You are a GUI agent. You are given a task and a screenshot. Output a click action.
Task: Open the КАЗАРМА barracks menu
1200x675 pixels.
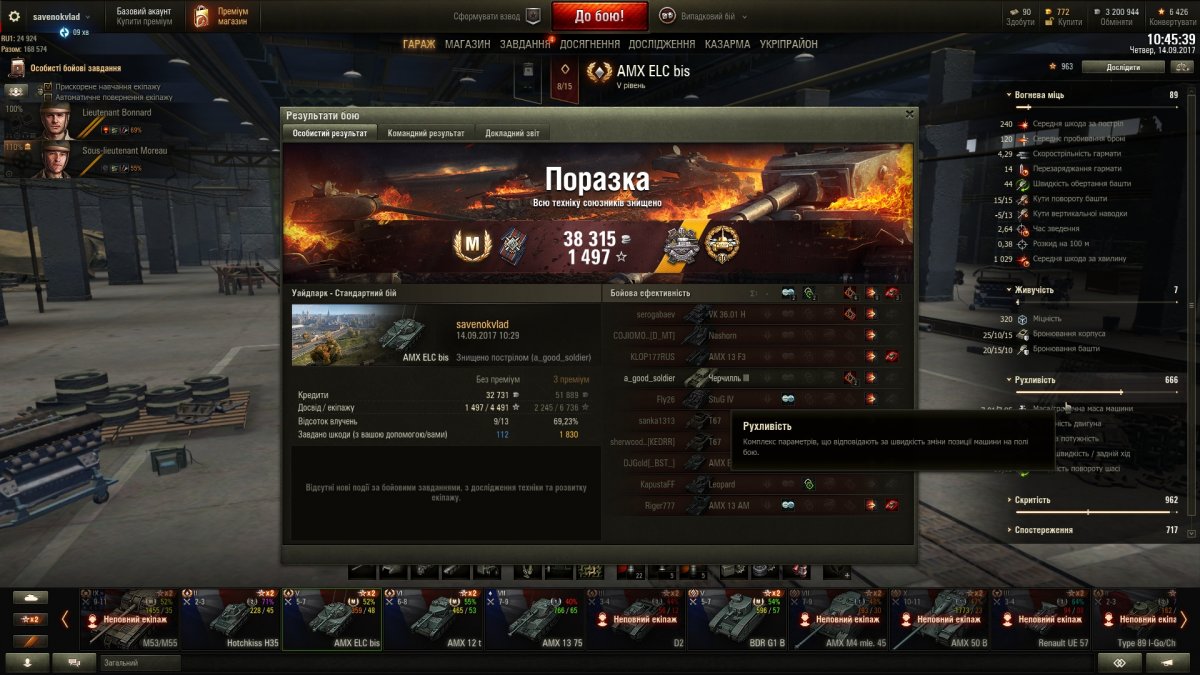click(x=727, y=44)
